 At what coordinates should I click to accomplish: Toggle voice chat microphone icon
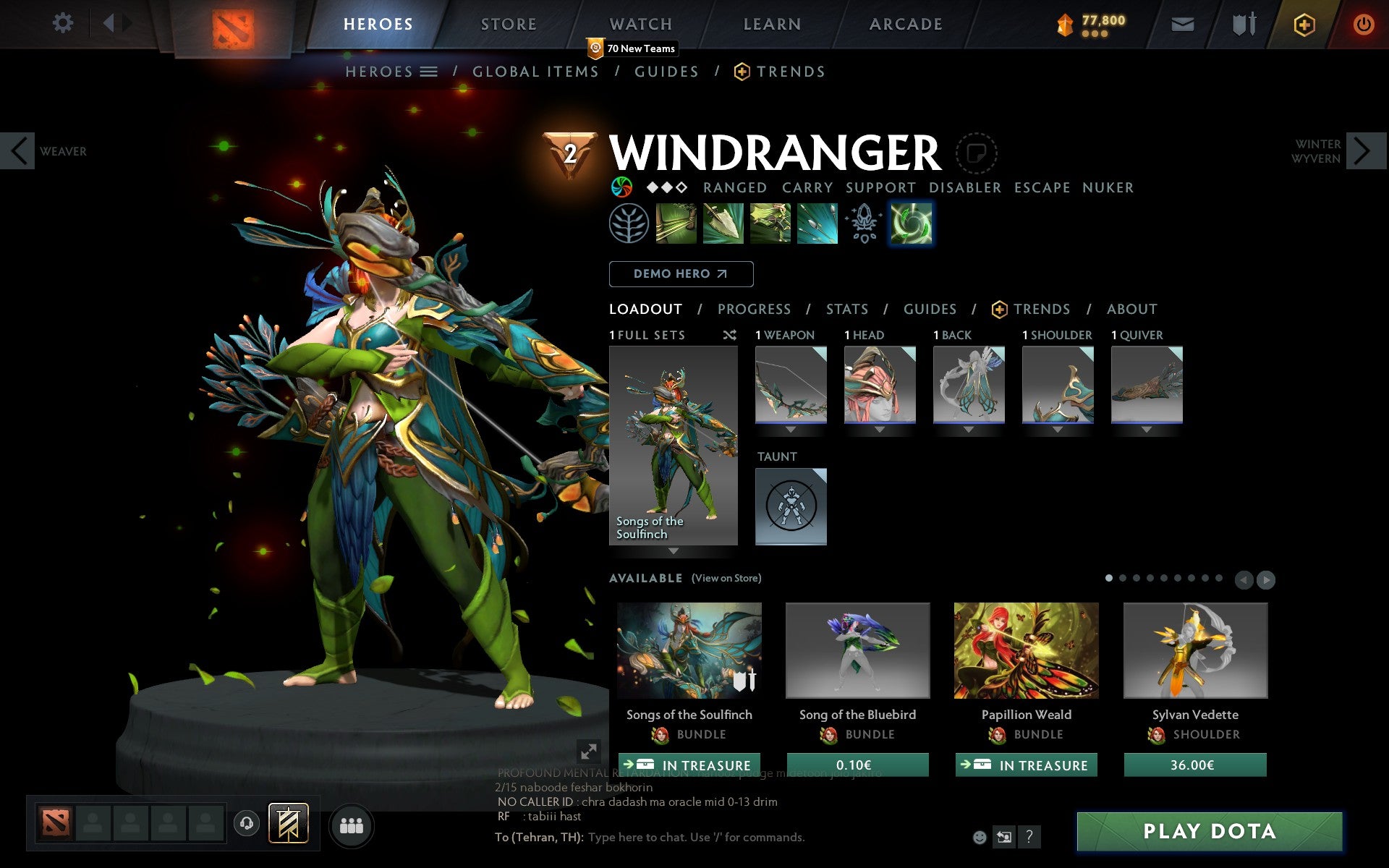coord(246,823)
